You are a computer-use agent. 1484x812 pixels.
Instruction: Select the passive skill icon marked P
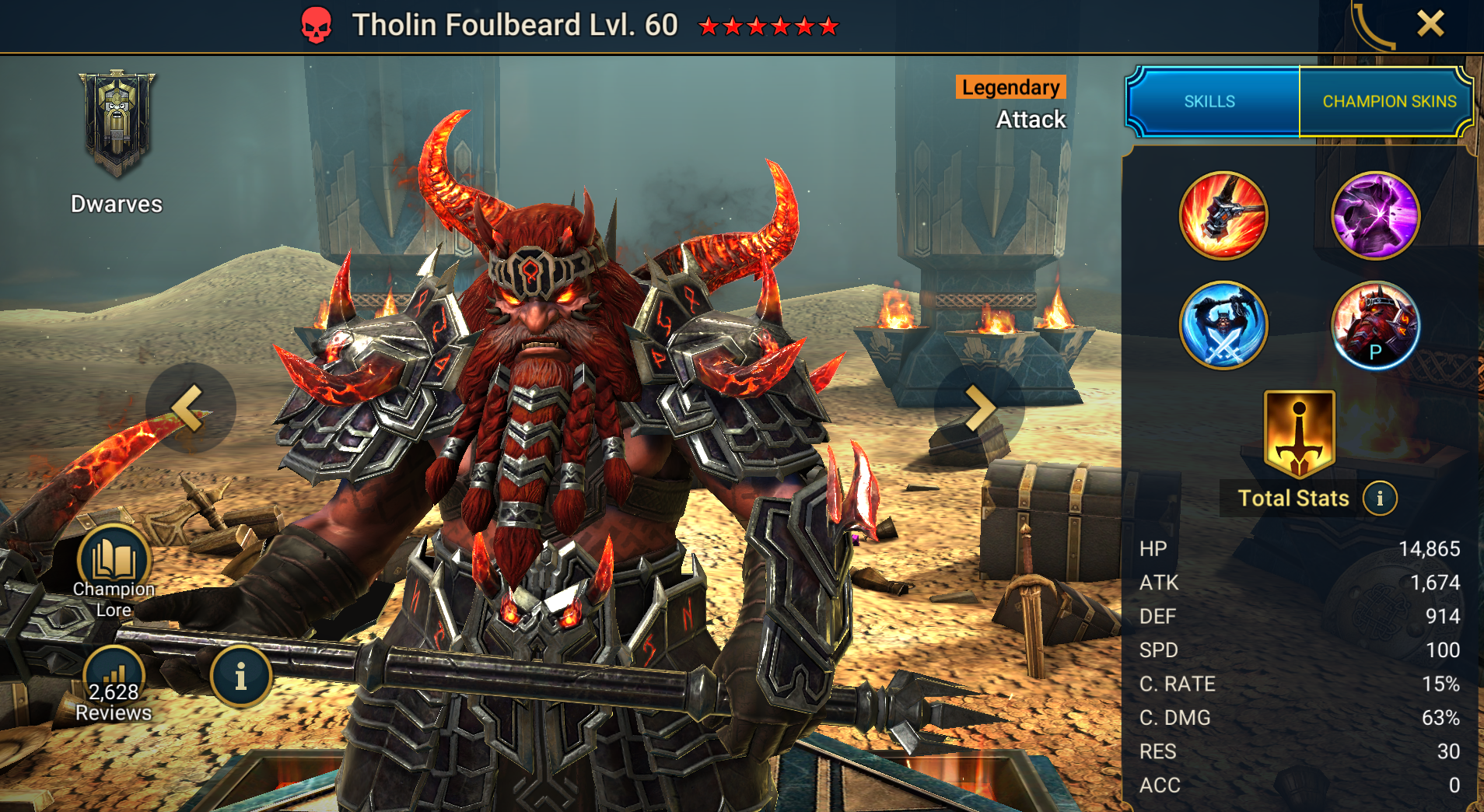(x=1375, y=325)
